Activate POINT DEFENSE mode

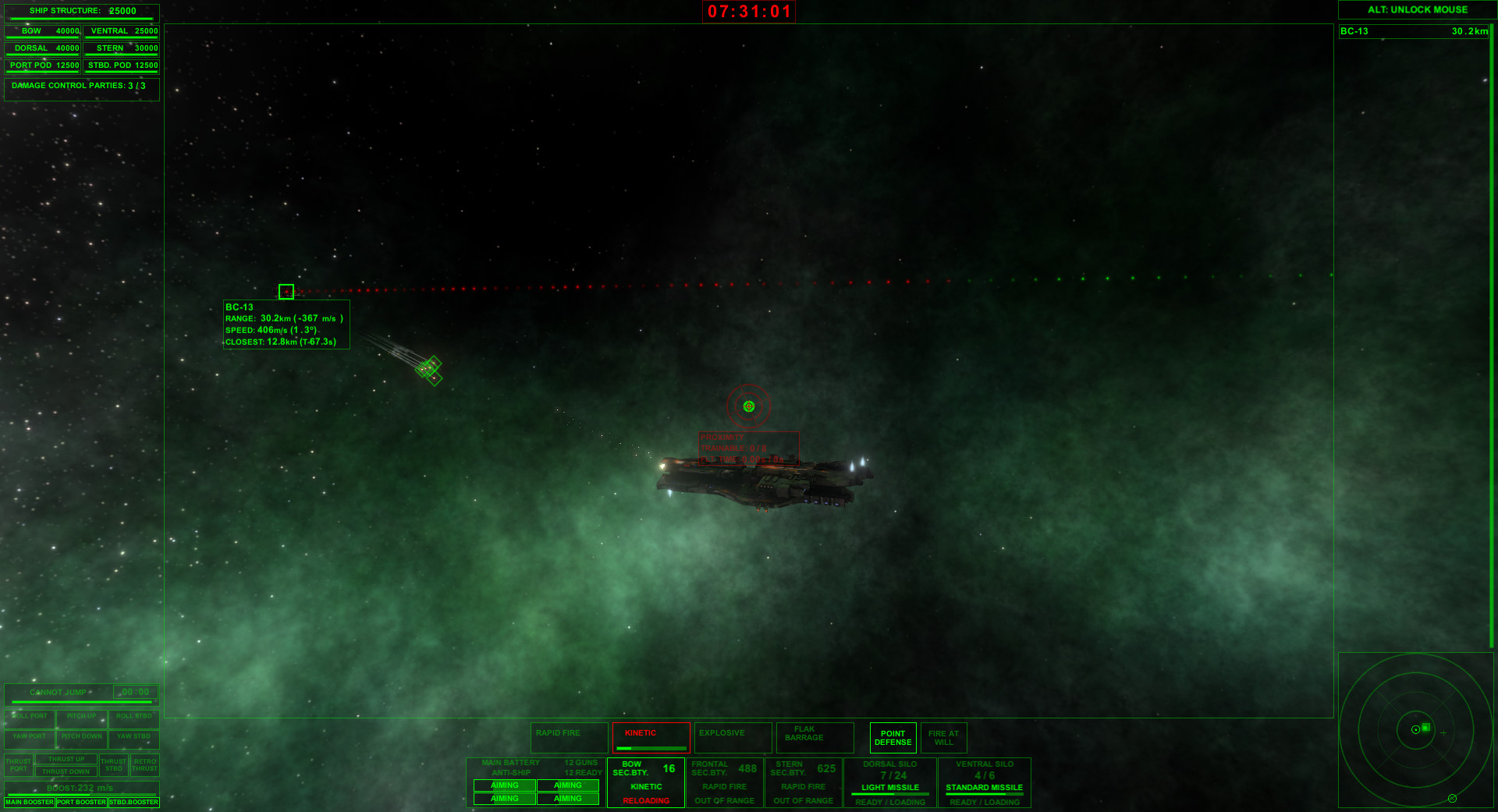point(893,737)
